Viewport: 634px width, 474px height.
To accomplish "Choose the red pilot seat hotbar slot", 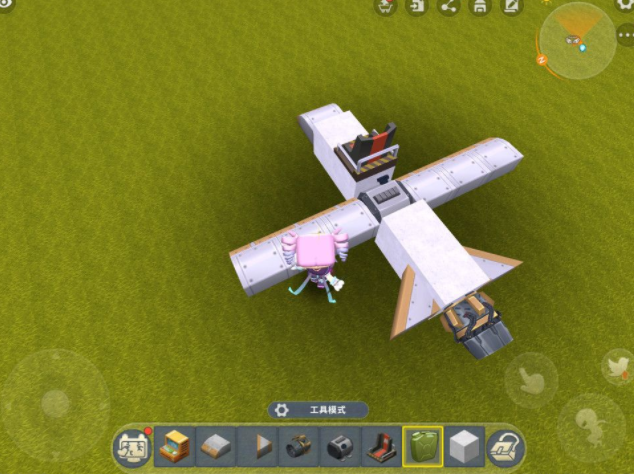I will pyautogui.click(x=381, y=445).
